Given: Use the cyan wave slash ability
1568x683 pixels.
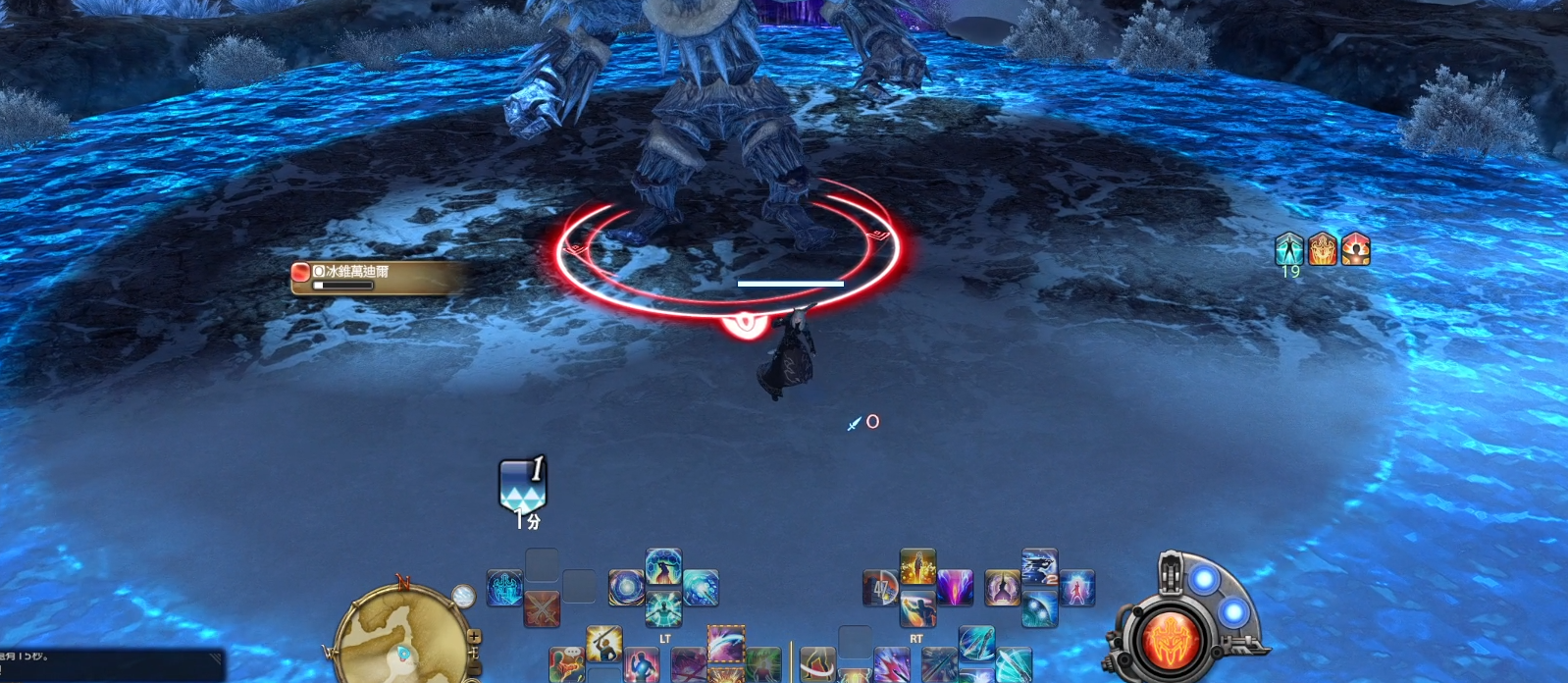Looking at the screenshot, I should [x=701, y=588].
